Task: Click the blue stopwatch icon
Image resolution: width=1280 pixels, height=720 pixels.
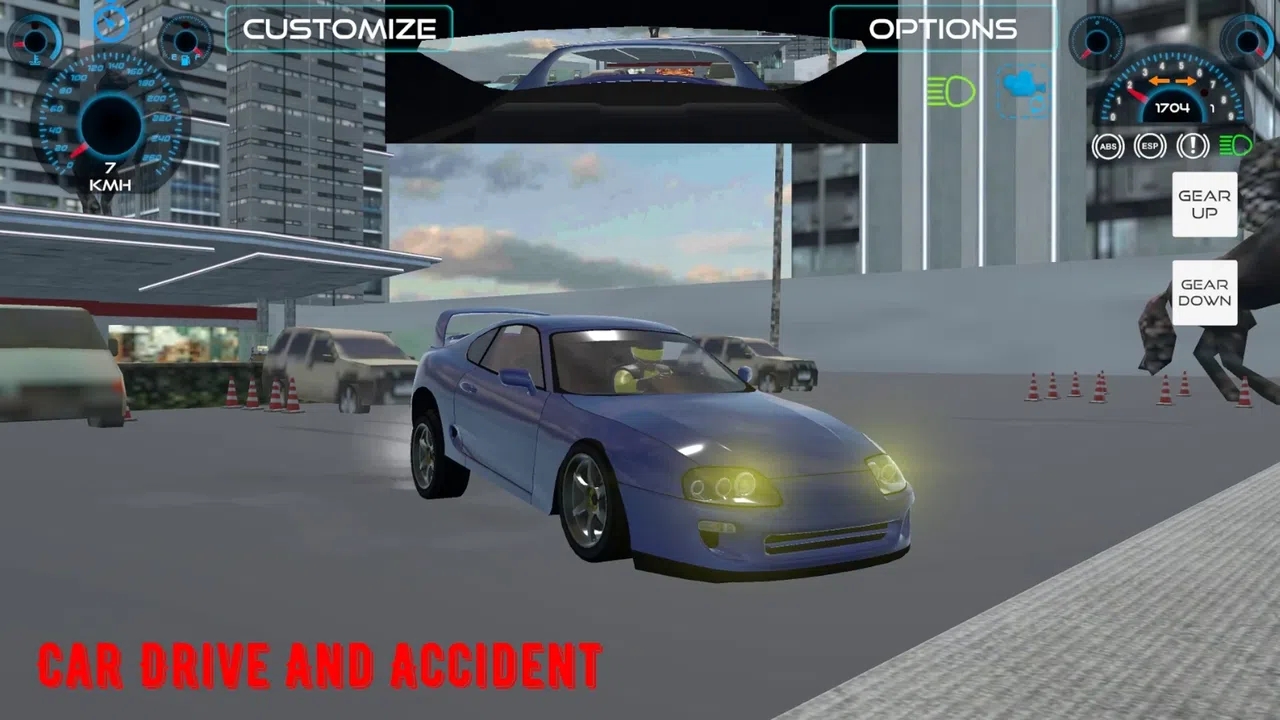Action: coord(111,22)
